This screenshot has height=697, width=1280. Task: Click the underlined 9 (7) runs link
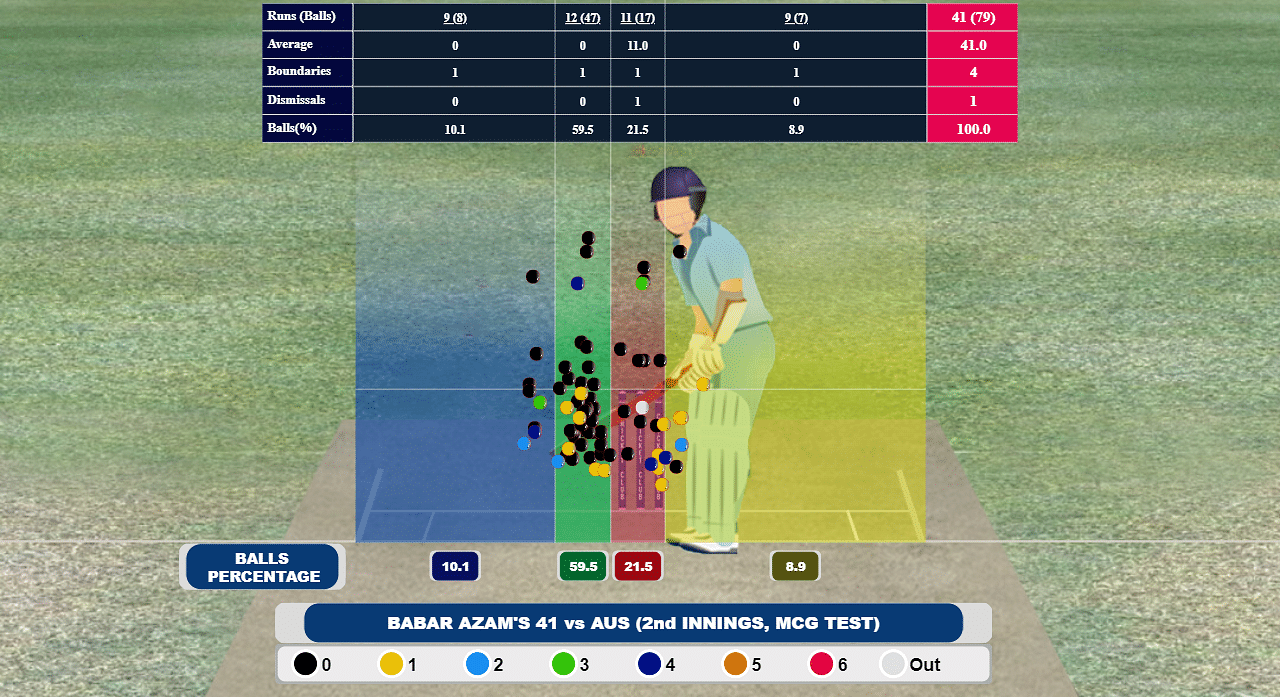pyautogui.click(x=795, y=18)
